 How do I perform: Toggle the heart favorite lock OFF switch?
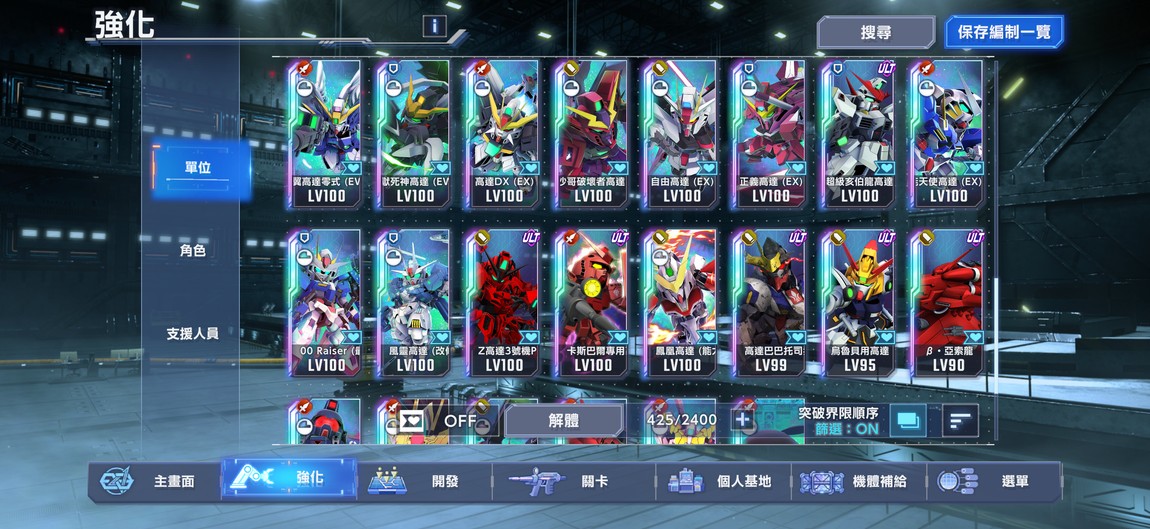pos(438,421)
